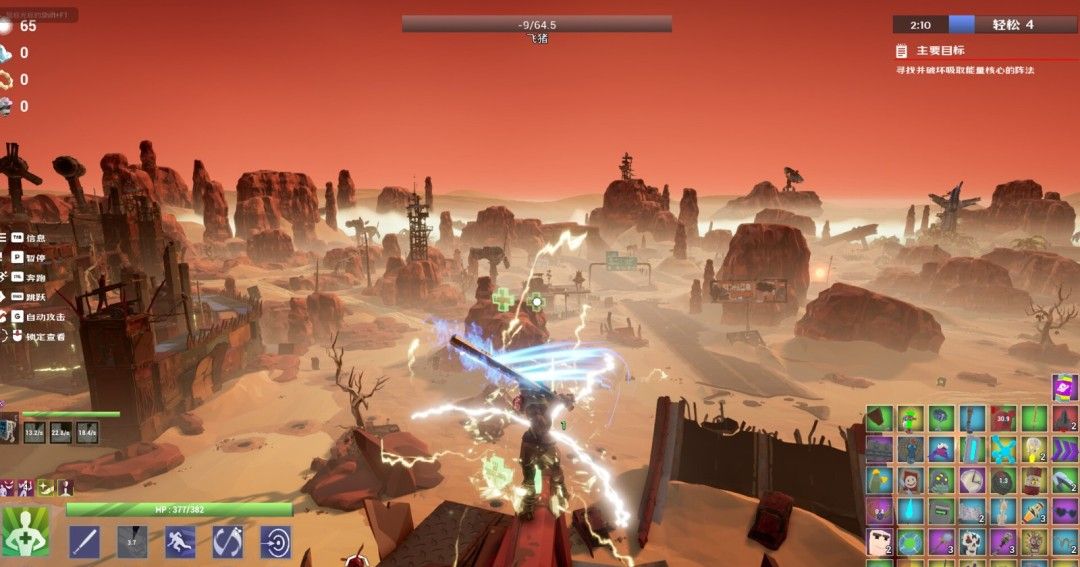Activate the target bullseye skill icon
Screen dimensions: 1080x567
point(275,541)
